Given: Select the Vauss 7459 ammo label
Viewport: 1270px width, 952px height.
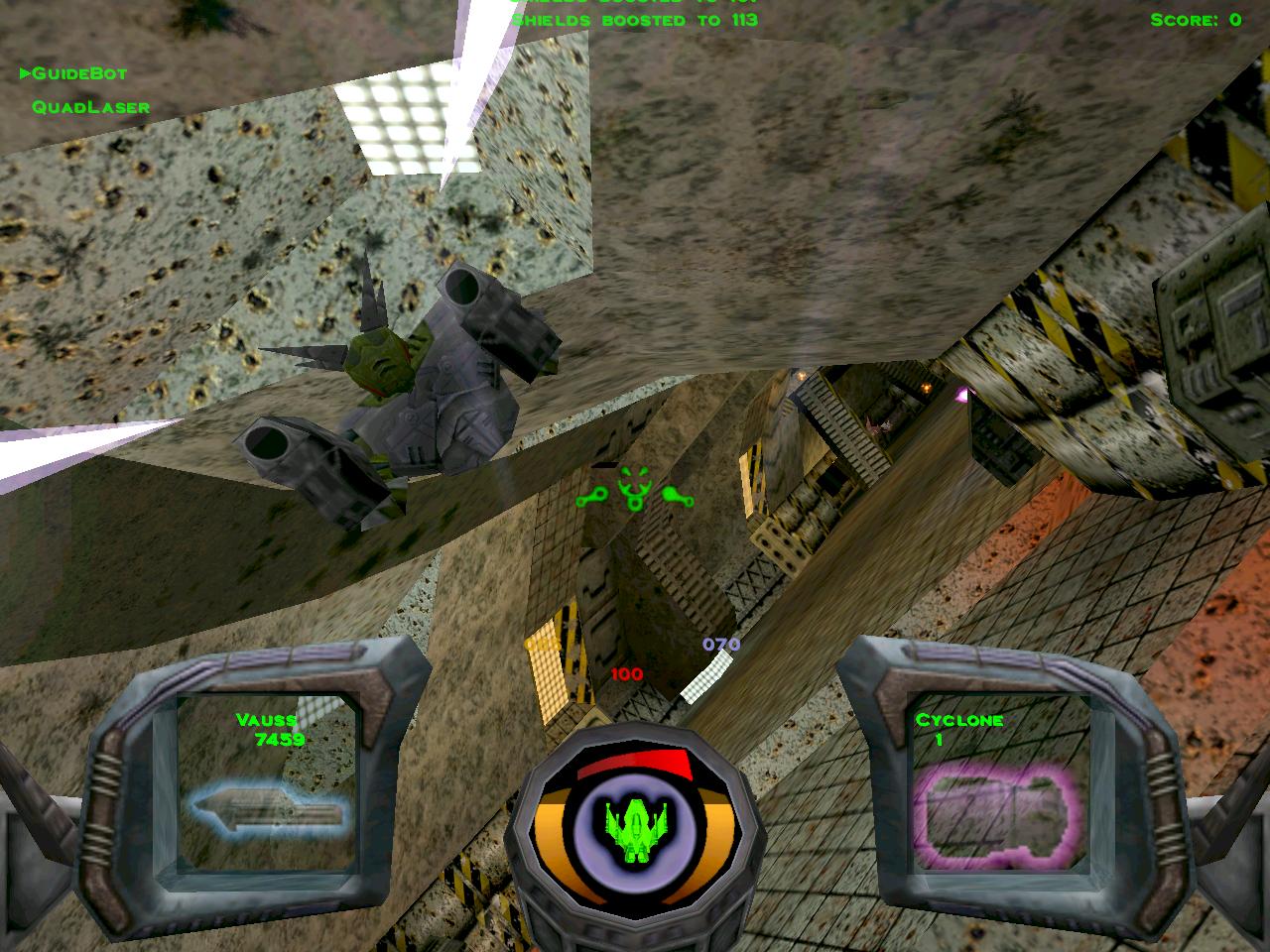Looking at the screenshot, I should pos(268,731).
